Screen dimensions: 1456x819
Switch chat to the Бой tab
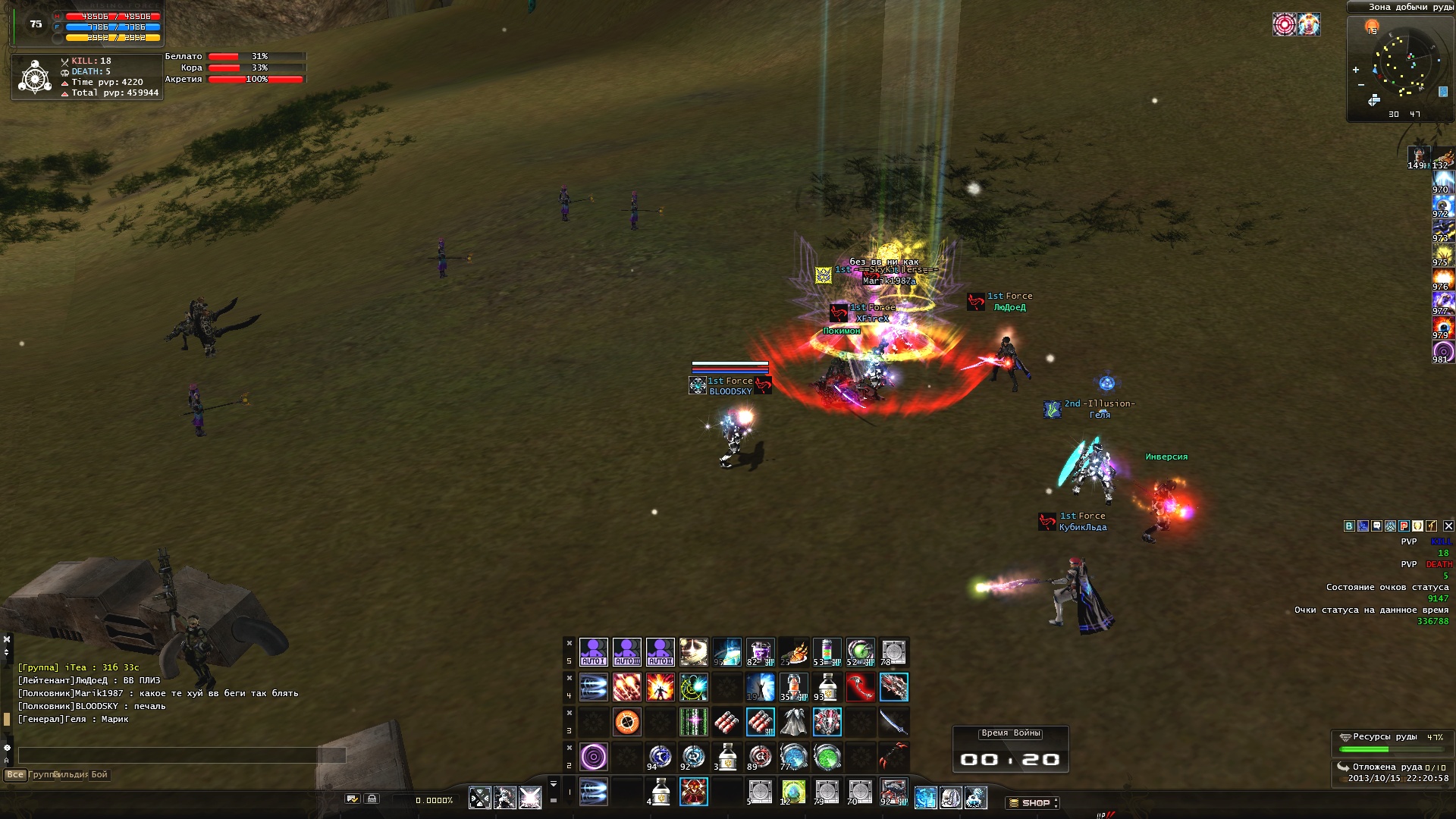point(99,774)
